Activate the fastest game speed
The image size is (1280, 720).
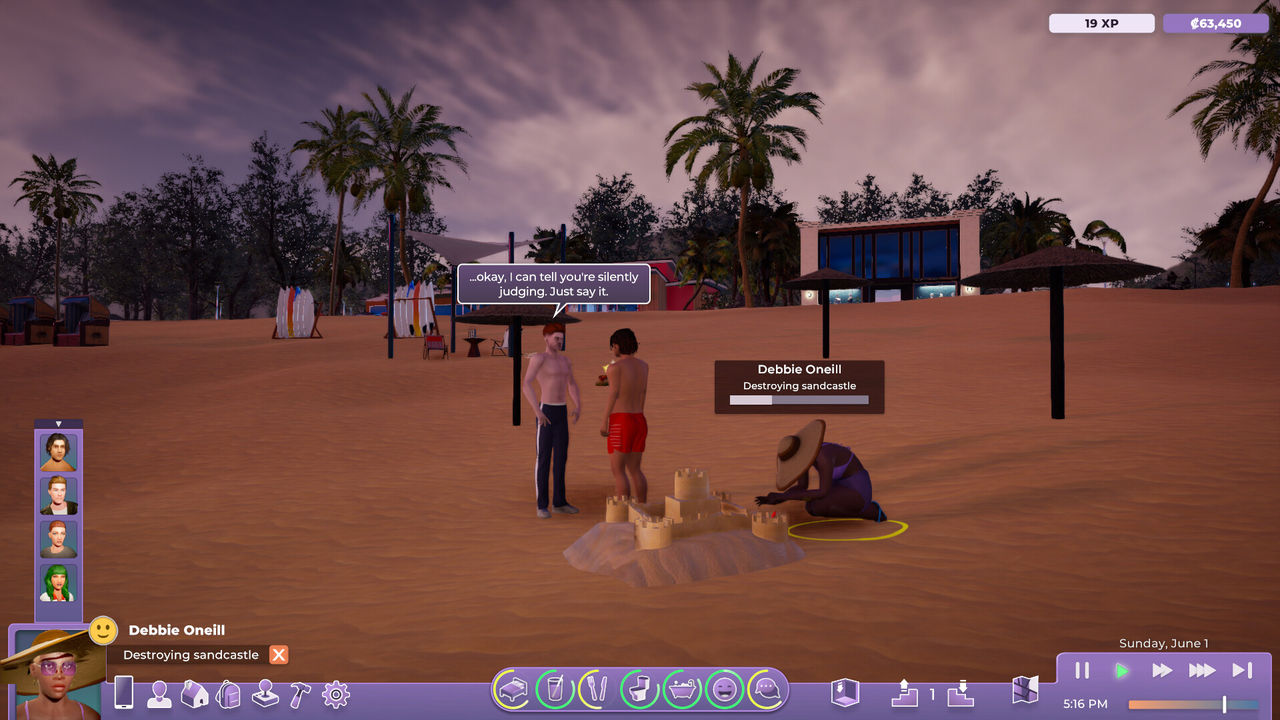[1202, 670]
